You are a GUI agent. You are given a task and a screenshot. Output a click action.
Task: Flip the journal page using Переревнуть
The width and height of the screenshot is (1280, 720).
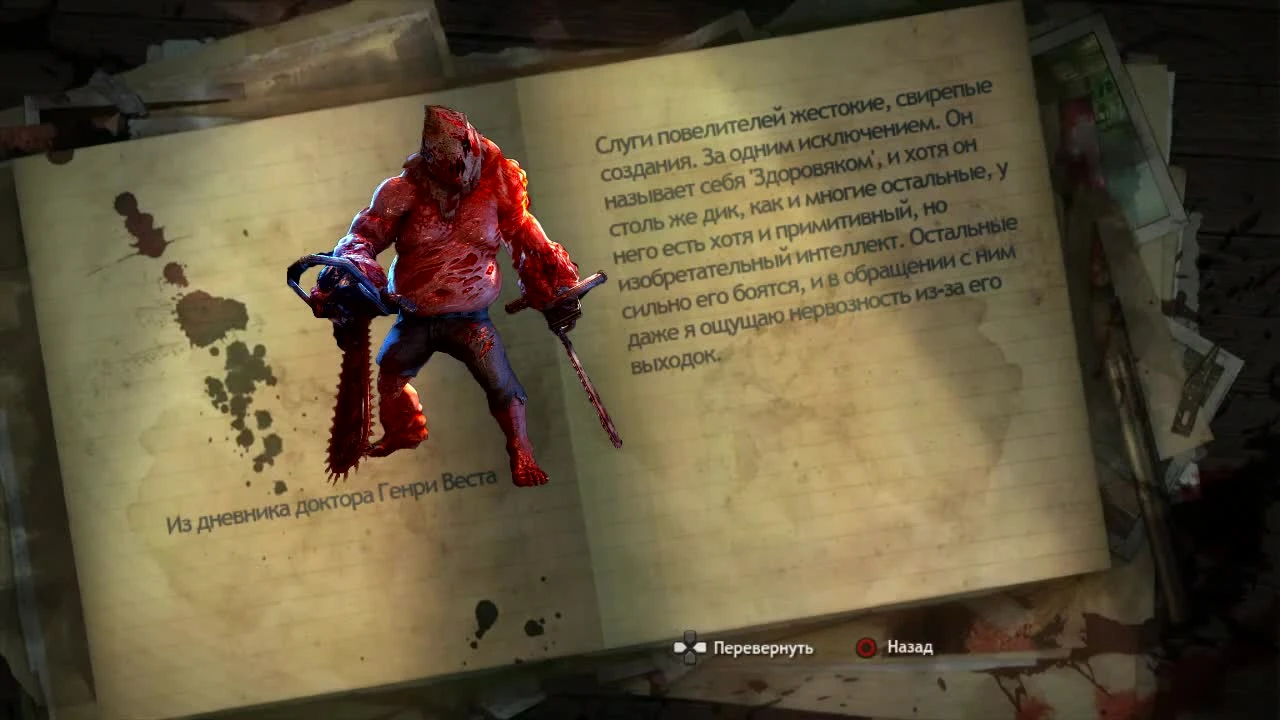tap(762, 648)
